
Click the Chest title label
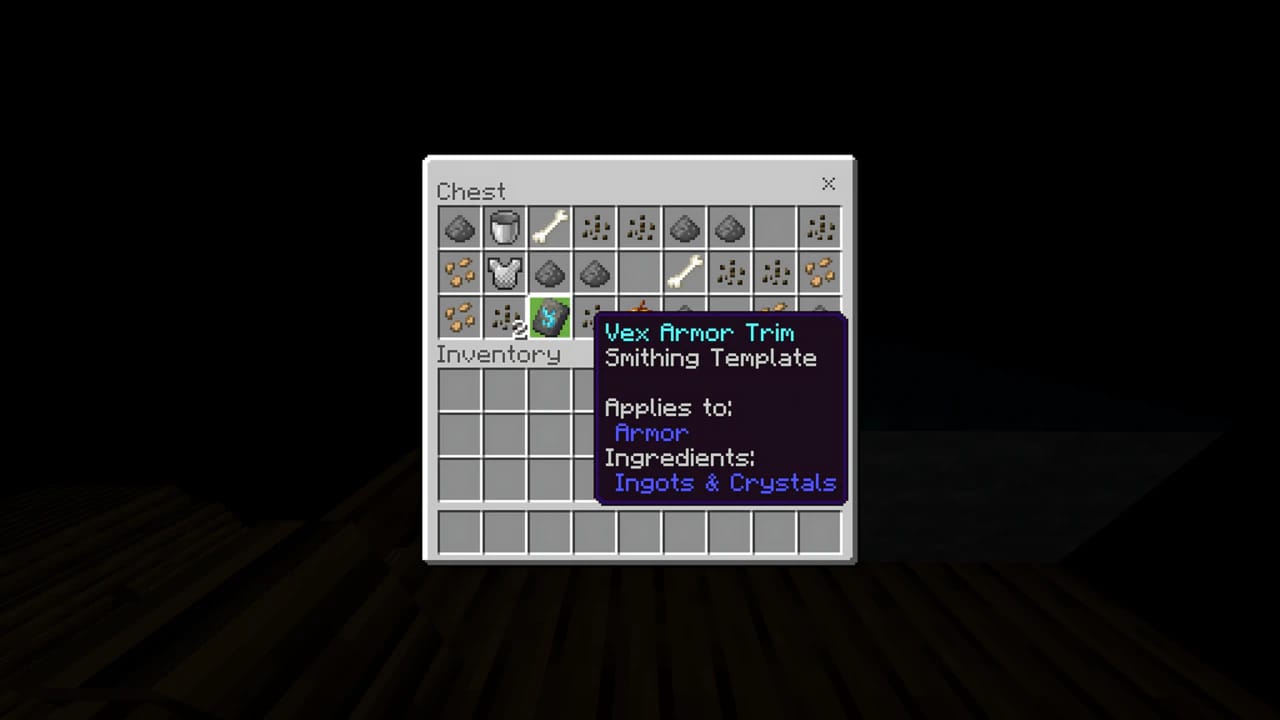point(470,191)
